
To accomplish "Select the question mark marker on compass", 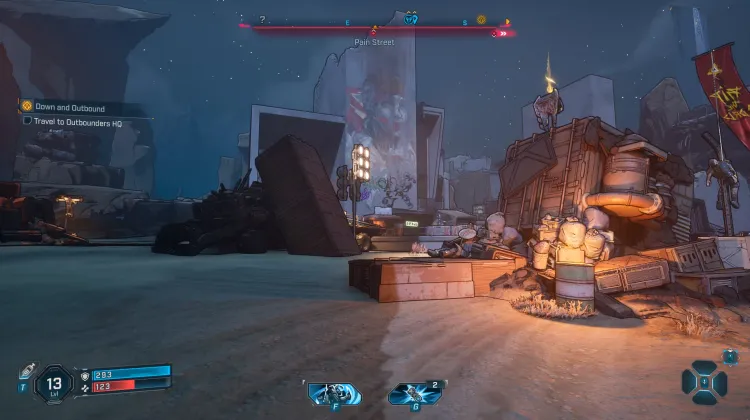I will (263, 19).
